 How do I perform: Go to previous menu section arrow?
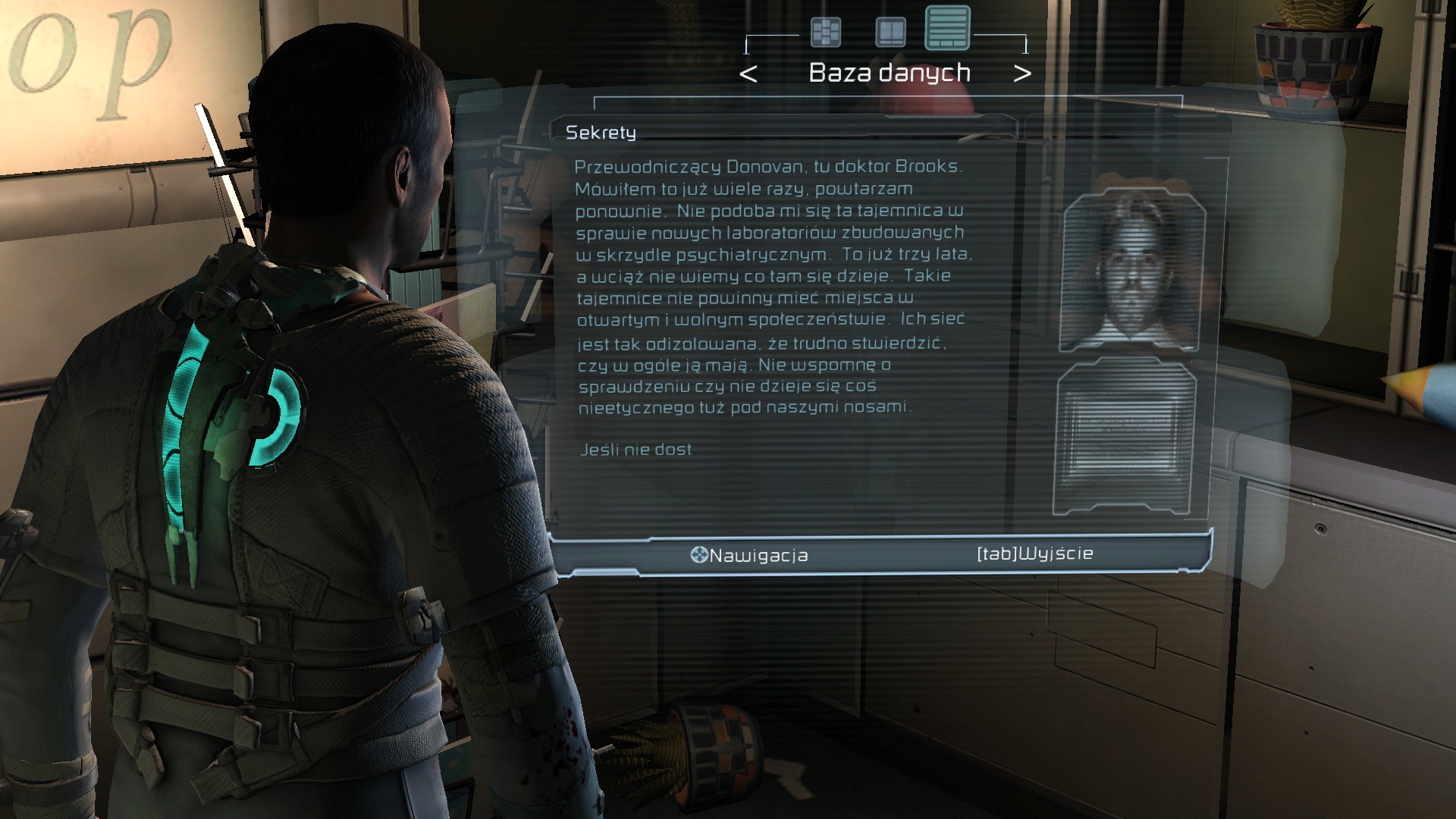click(748, 74)
